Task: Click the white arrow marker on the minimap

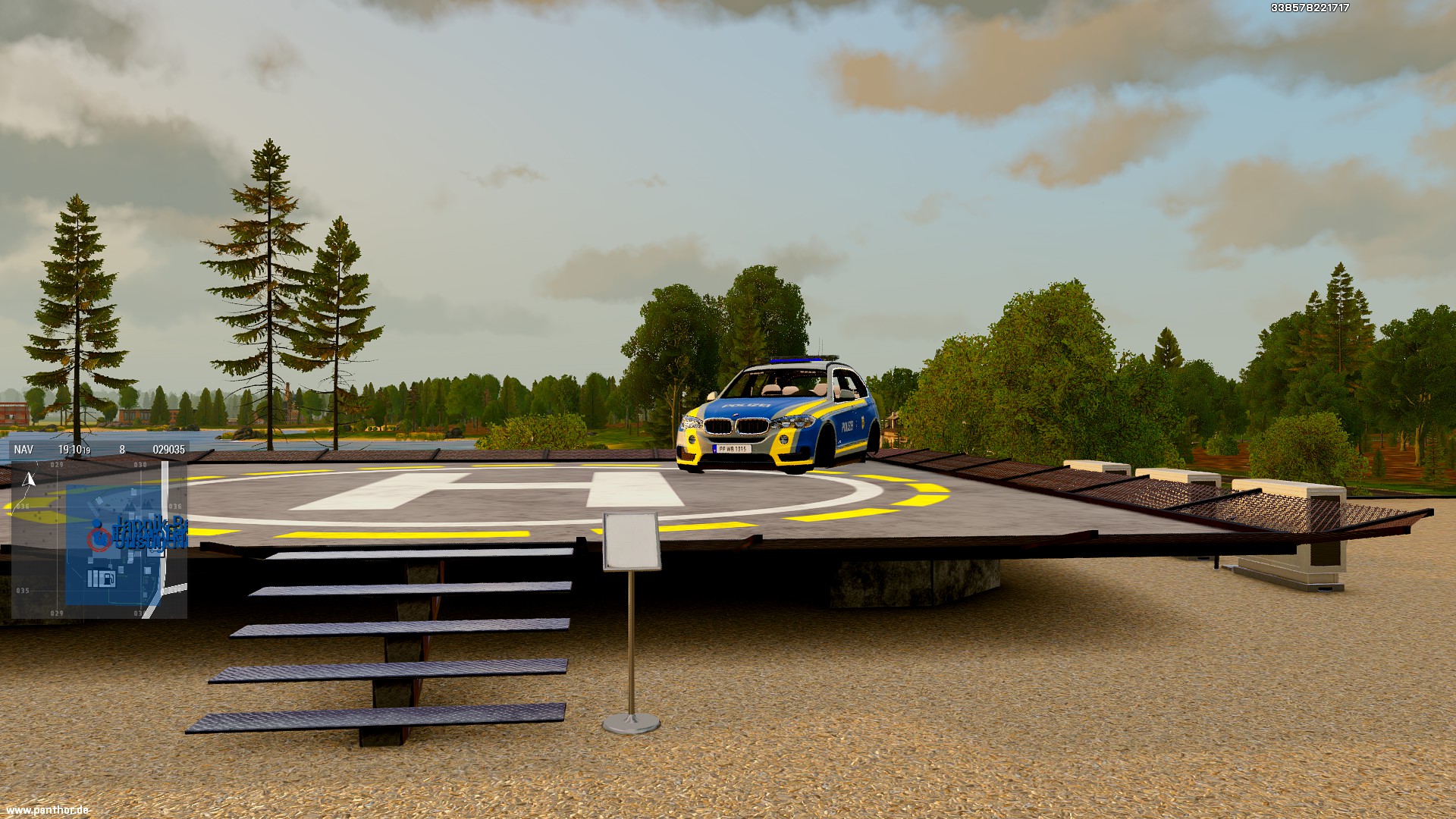Action: [30, 479]
